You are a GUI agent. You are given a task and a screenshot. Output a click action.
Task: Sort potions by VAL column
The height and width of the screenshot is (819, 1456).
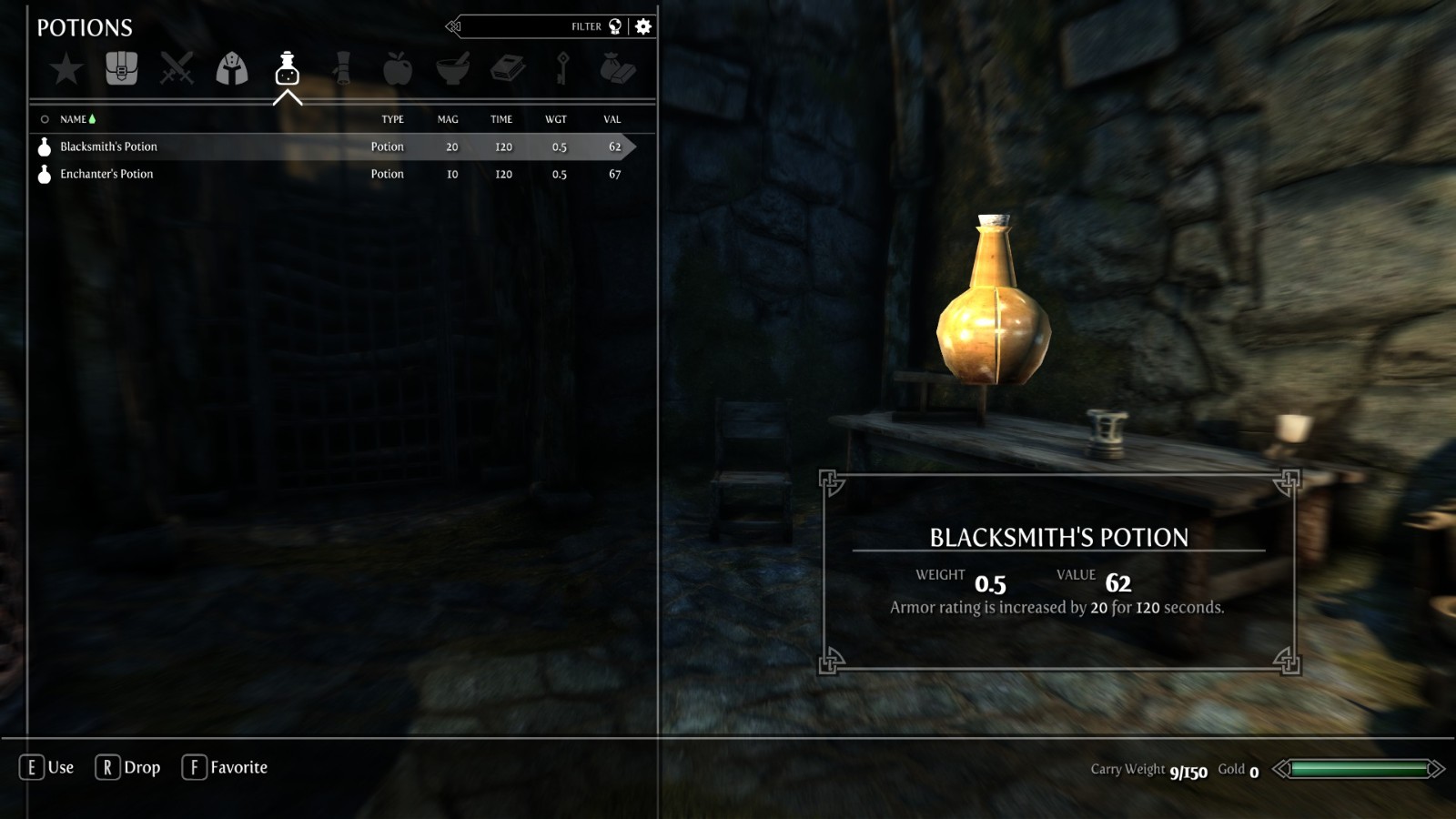(612, 119)
